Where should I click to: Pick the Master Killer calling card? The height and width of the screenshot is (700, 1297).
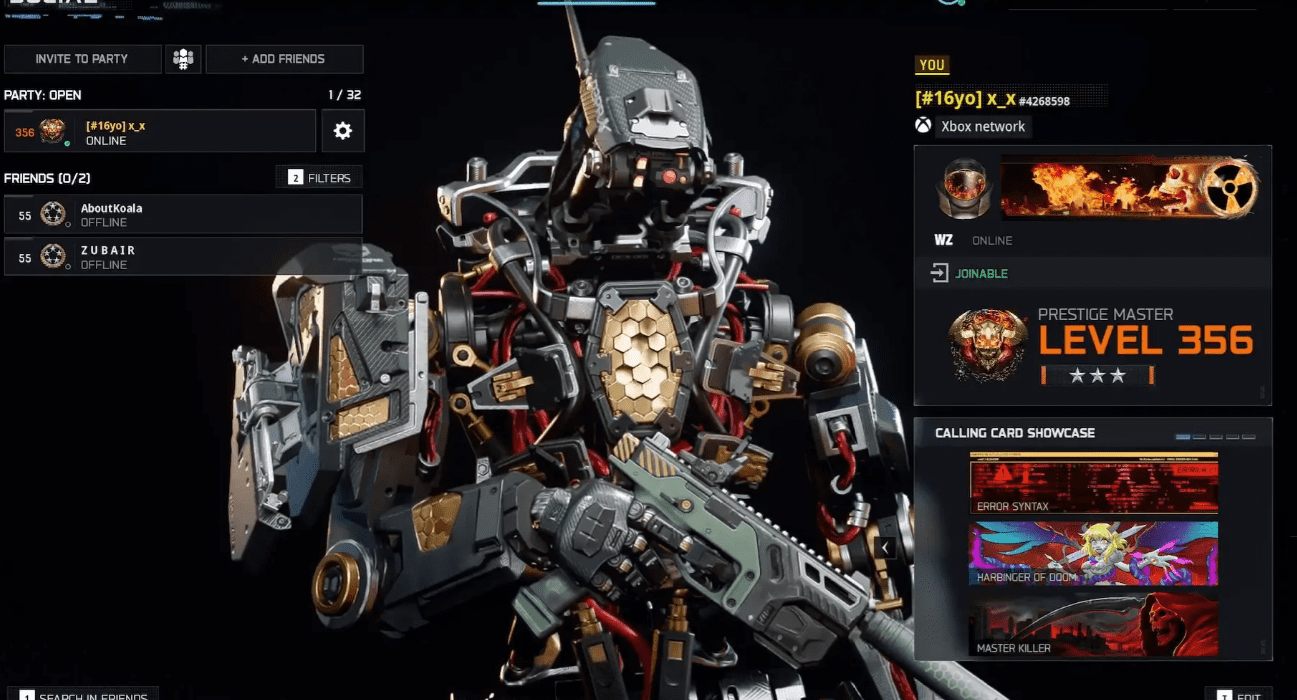pyautogui.click(x=1093, y=625)
